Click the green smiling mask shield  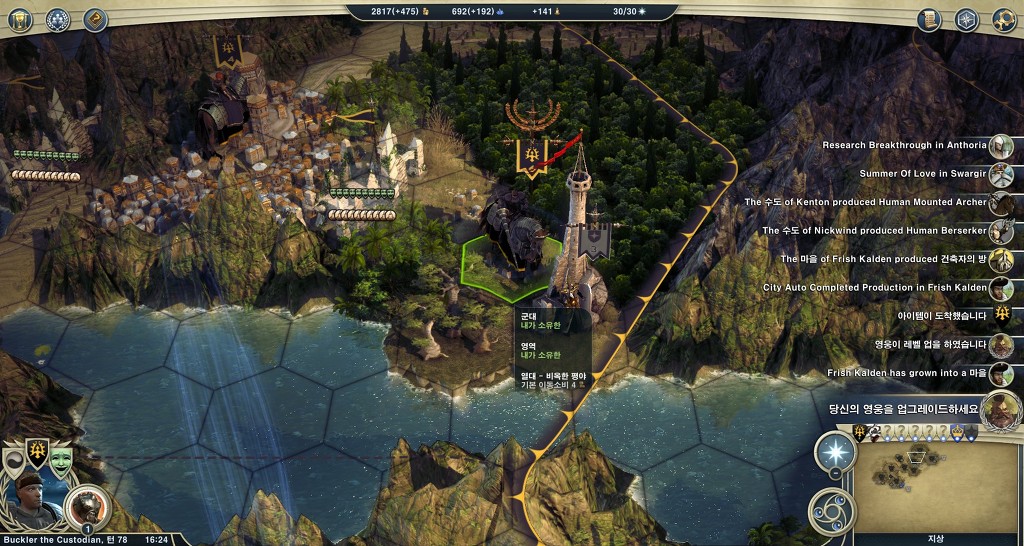(61, 458)
